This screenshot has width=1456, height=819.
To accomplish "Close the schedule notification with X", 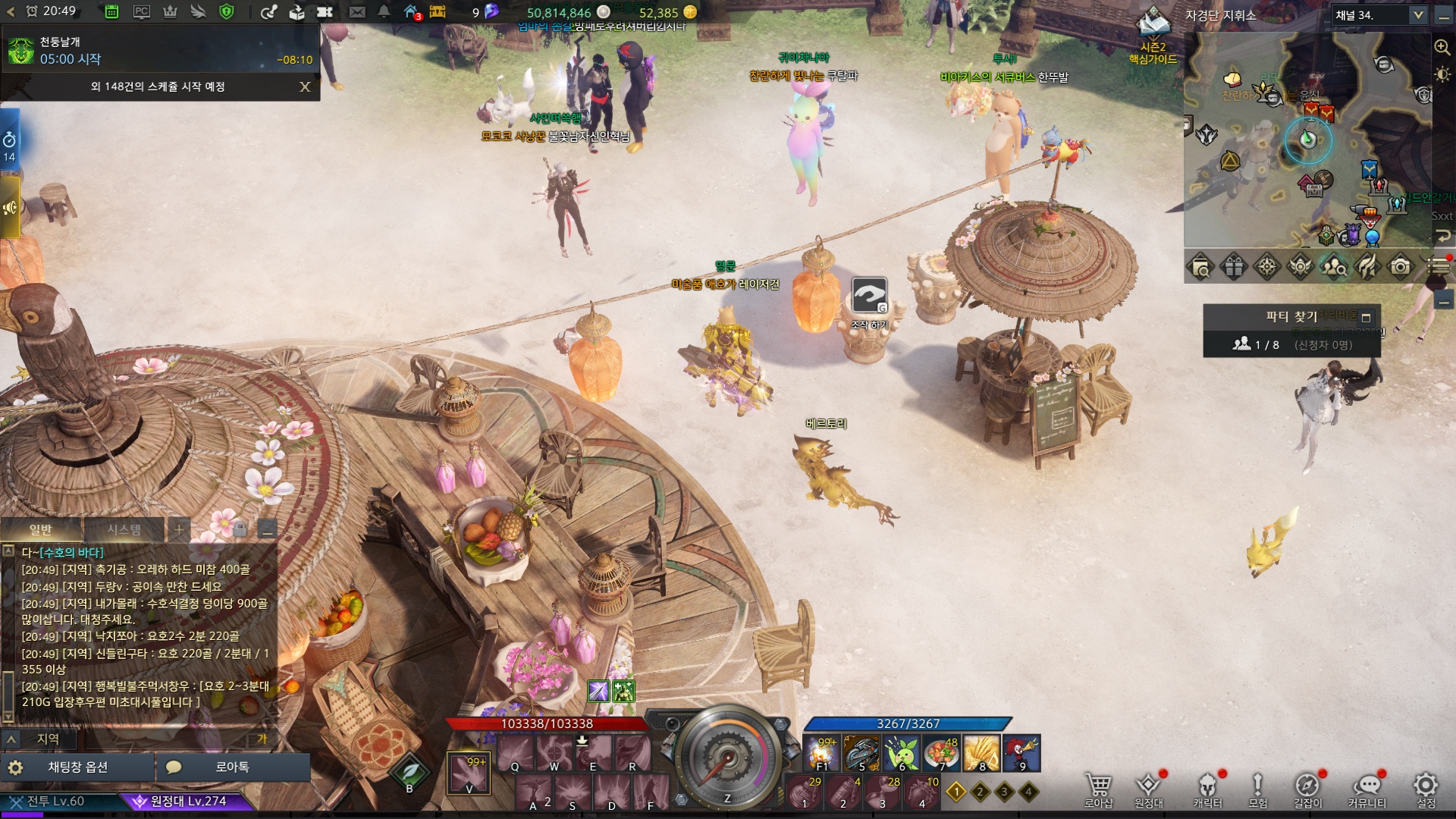I will coord(305,86).
